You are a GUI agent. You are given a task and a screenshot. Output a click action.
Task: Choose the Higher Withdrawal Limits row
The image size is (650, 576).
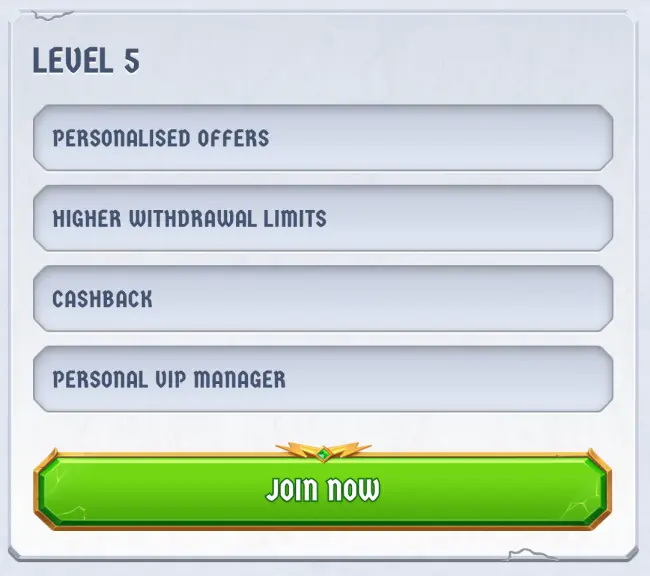(x=322, y=218)
